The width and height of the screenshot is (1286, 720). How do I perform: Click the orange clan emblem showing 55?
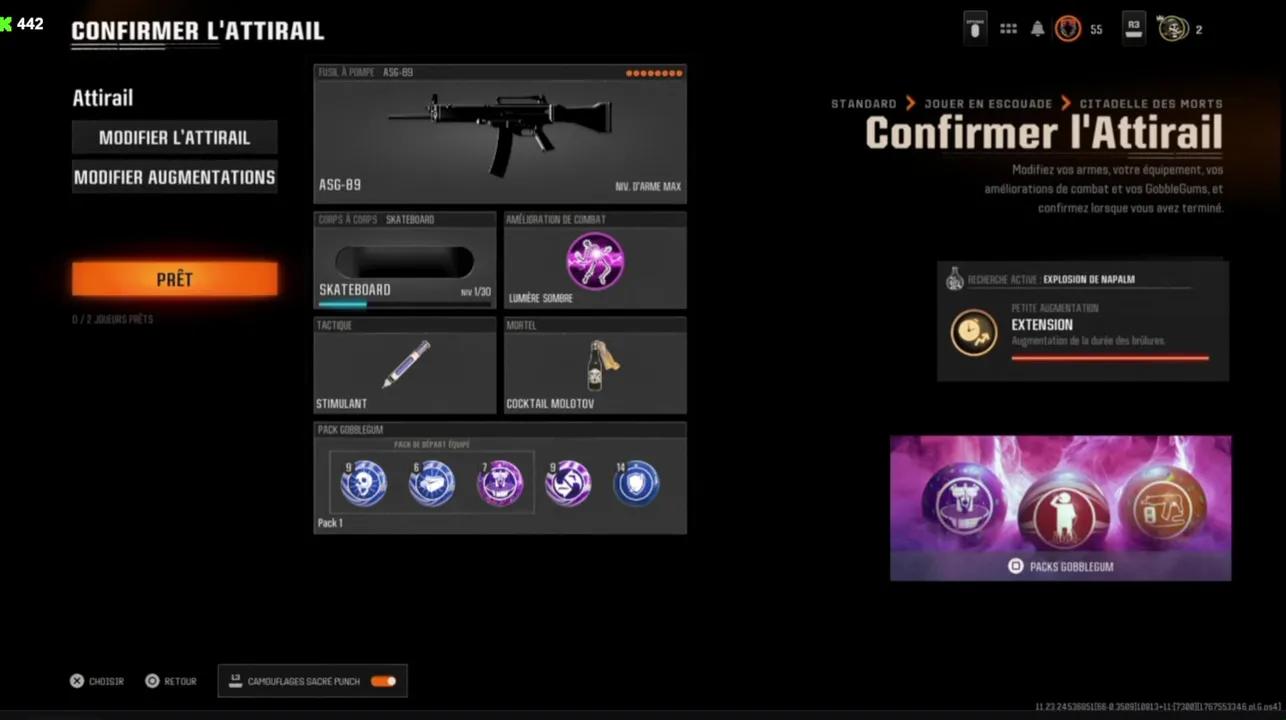[1068, 29]
